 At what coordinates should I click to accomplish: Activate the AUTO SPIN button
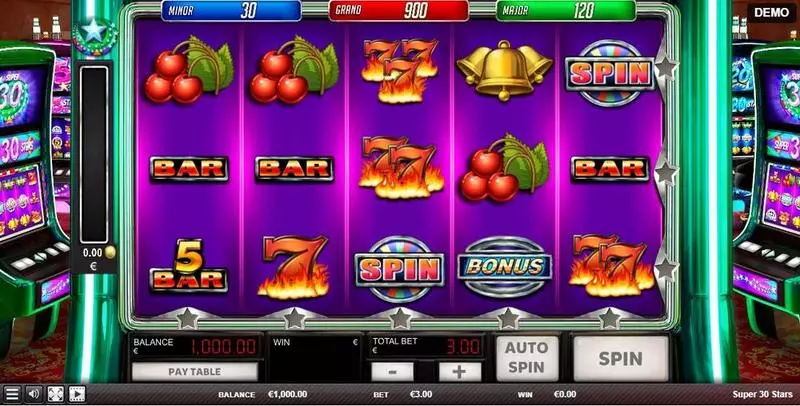click(x=527, y=357)
